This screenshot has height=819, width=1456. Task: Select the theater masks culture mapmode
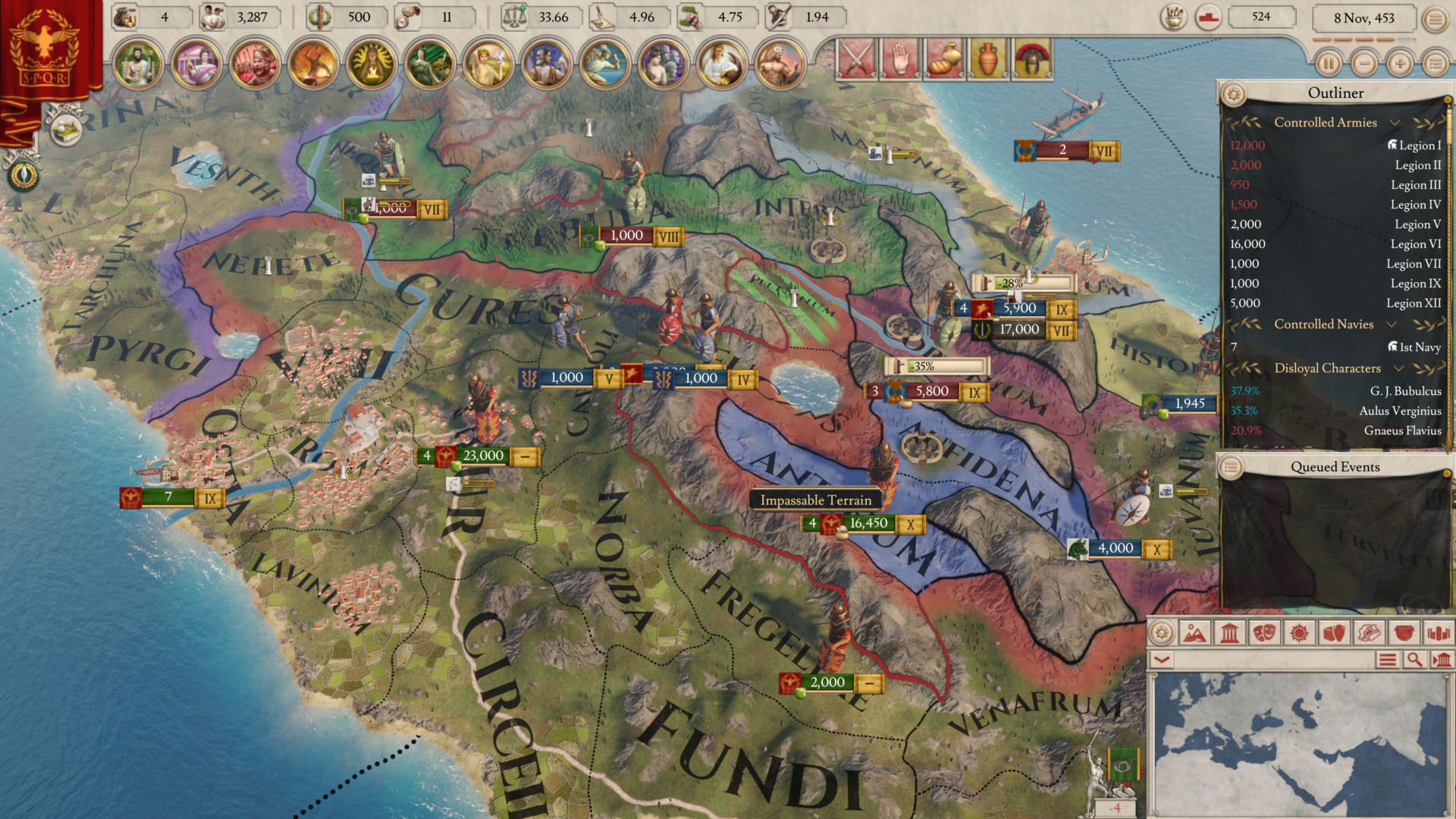pos(1265,634)
